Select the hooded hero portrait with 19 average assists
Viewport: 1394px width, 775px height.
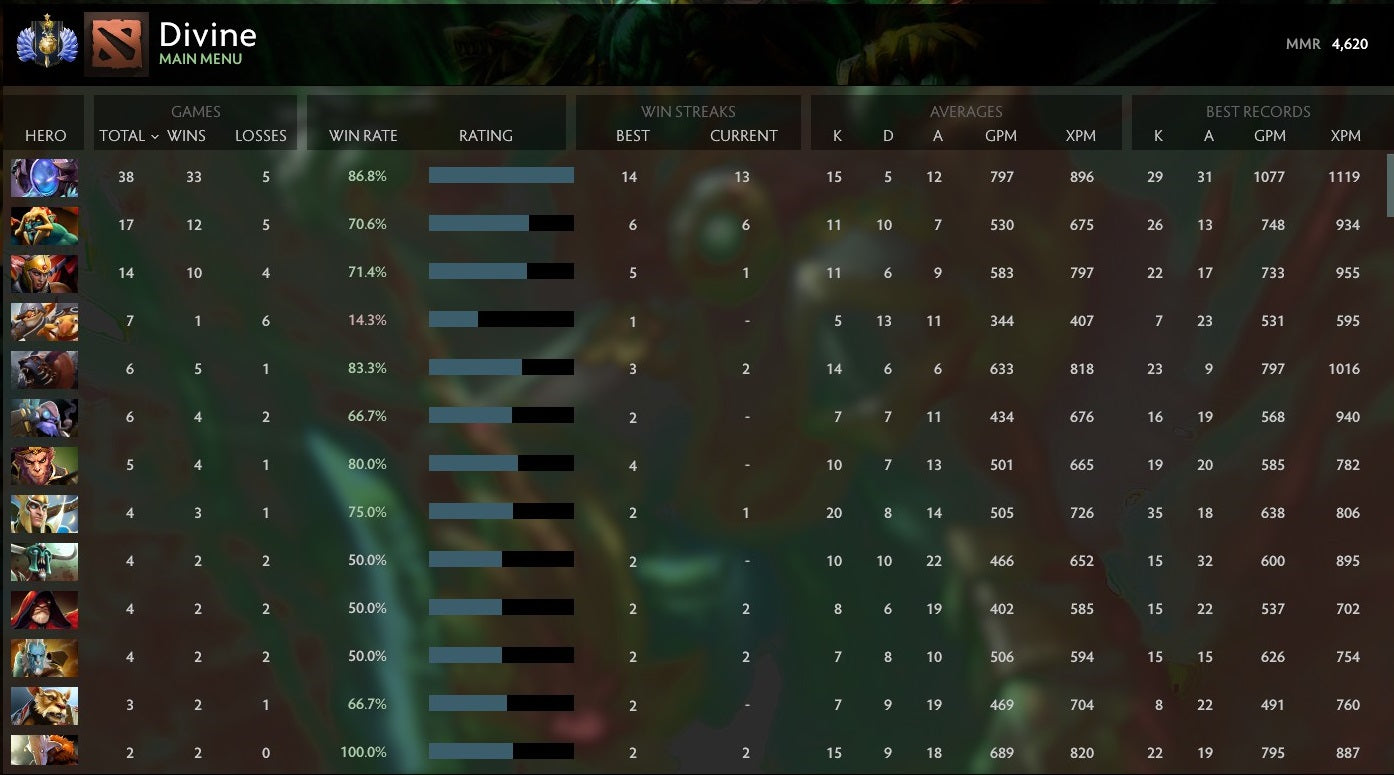click(x=44, y=609)
